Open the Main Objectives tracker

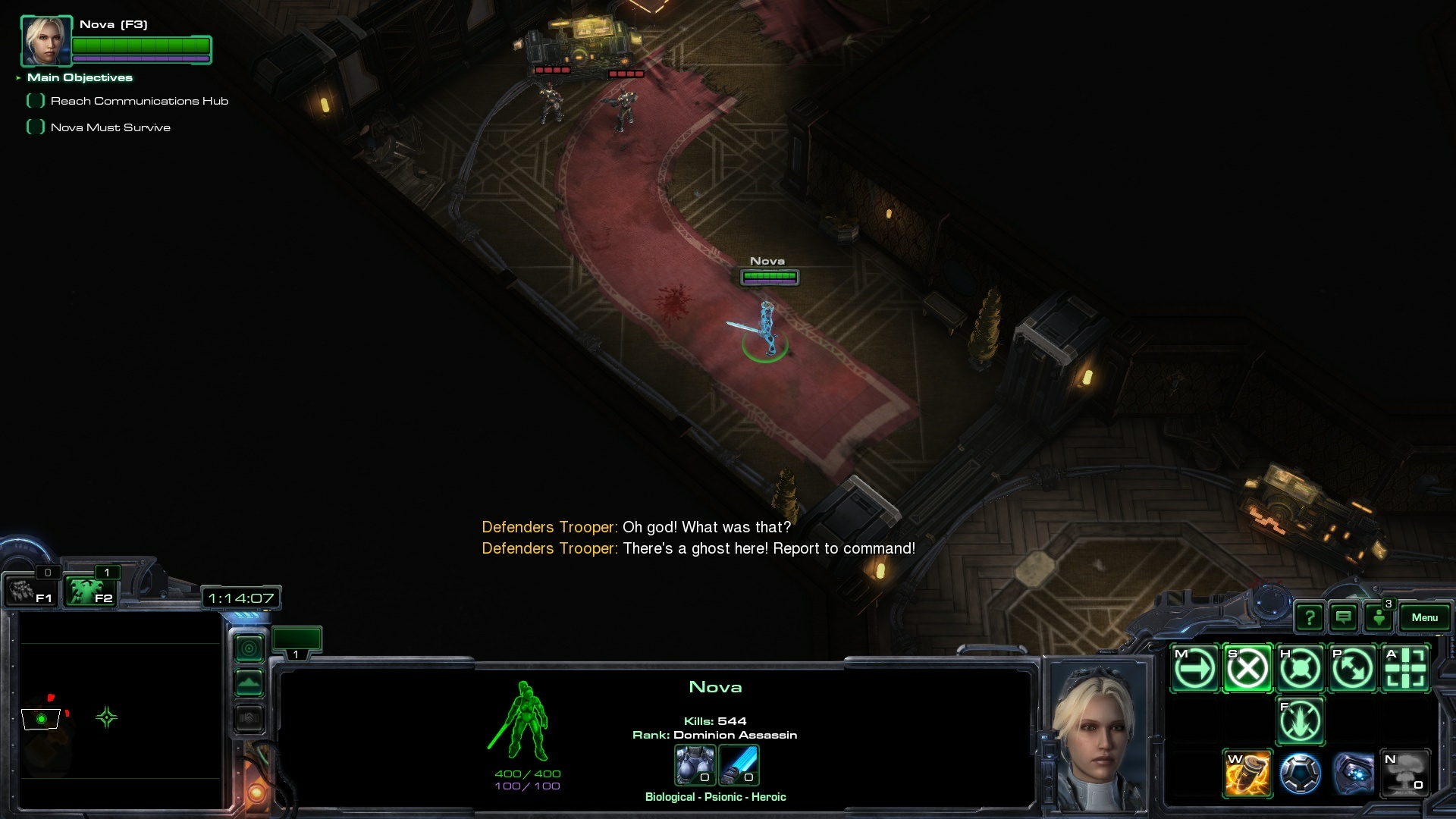click(80, 77)
